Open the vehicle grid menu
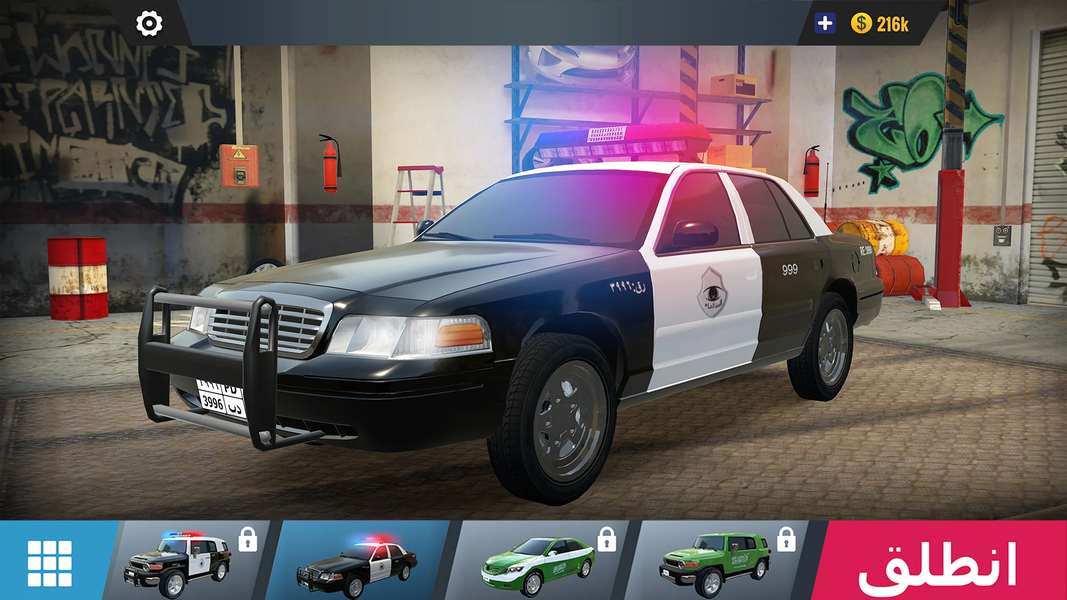This screenshot has width=1067, height=600. click(x=49, y=562)
